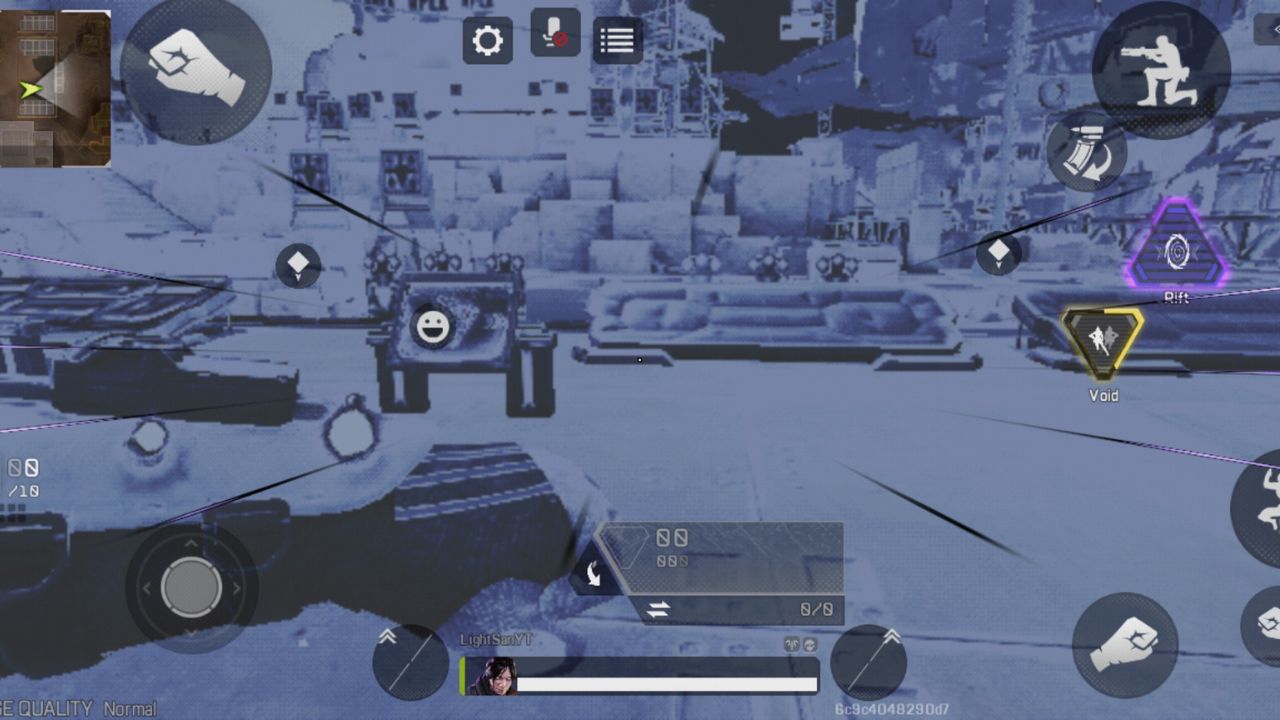Tap the left ping diamond marker
The image size is (1280, 720).
[298, 266]
